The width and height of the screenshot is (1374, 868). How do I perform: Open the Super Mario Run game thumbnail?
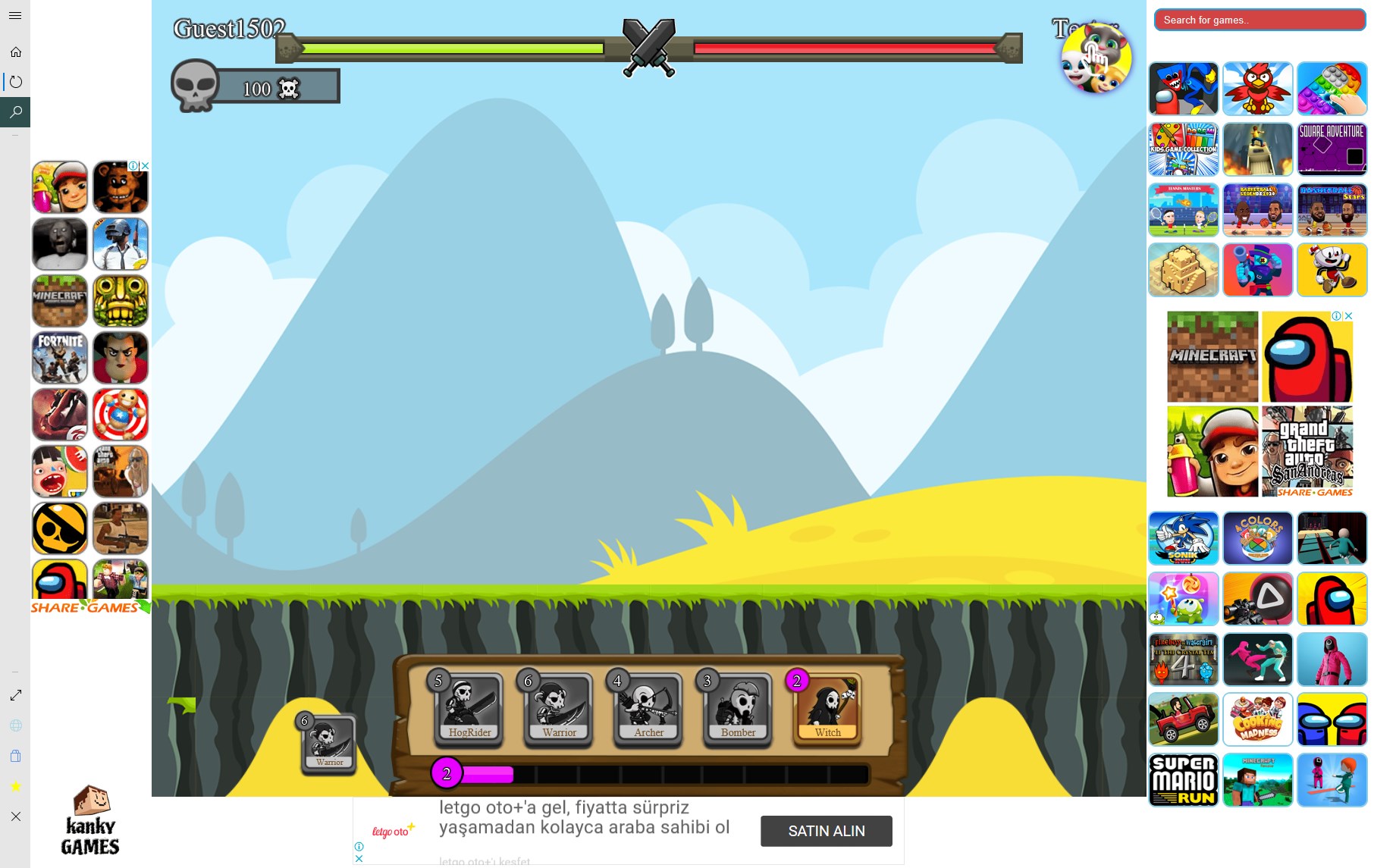coord(1183,780)
